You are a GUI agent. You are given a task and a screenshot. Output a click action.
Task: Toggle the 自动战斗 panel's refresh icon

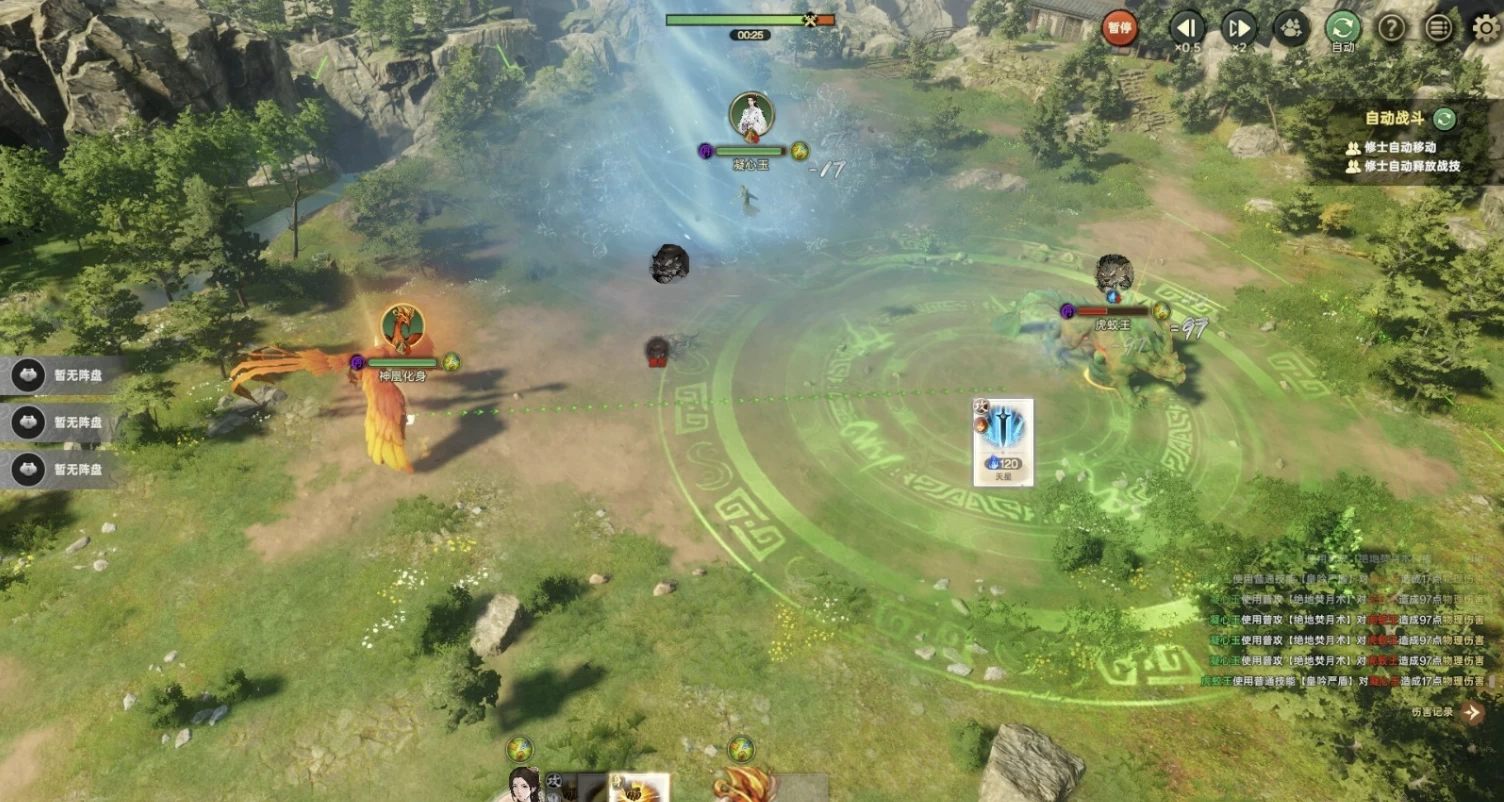(x=1444, y=118)
